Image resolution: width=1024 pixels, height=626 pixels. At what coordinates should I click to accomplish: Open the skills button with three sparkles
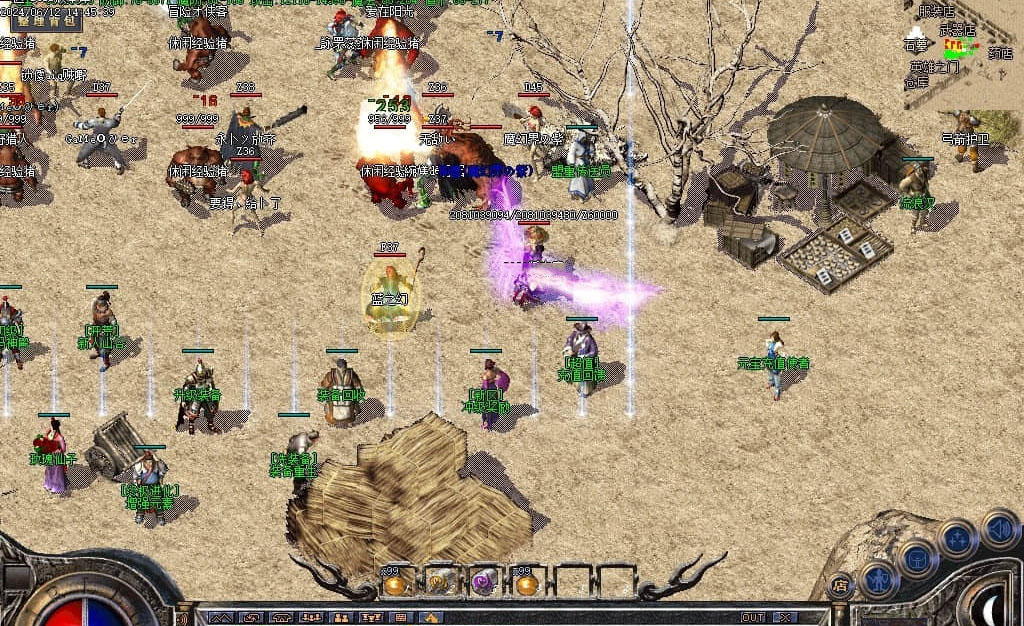point(957,538)
